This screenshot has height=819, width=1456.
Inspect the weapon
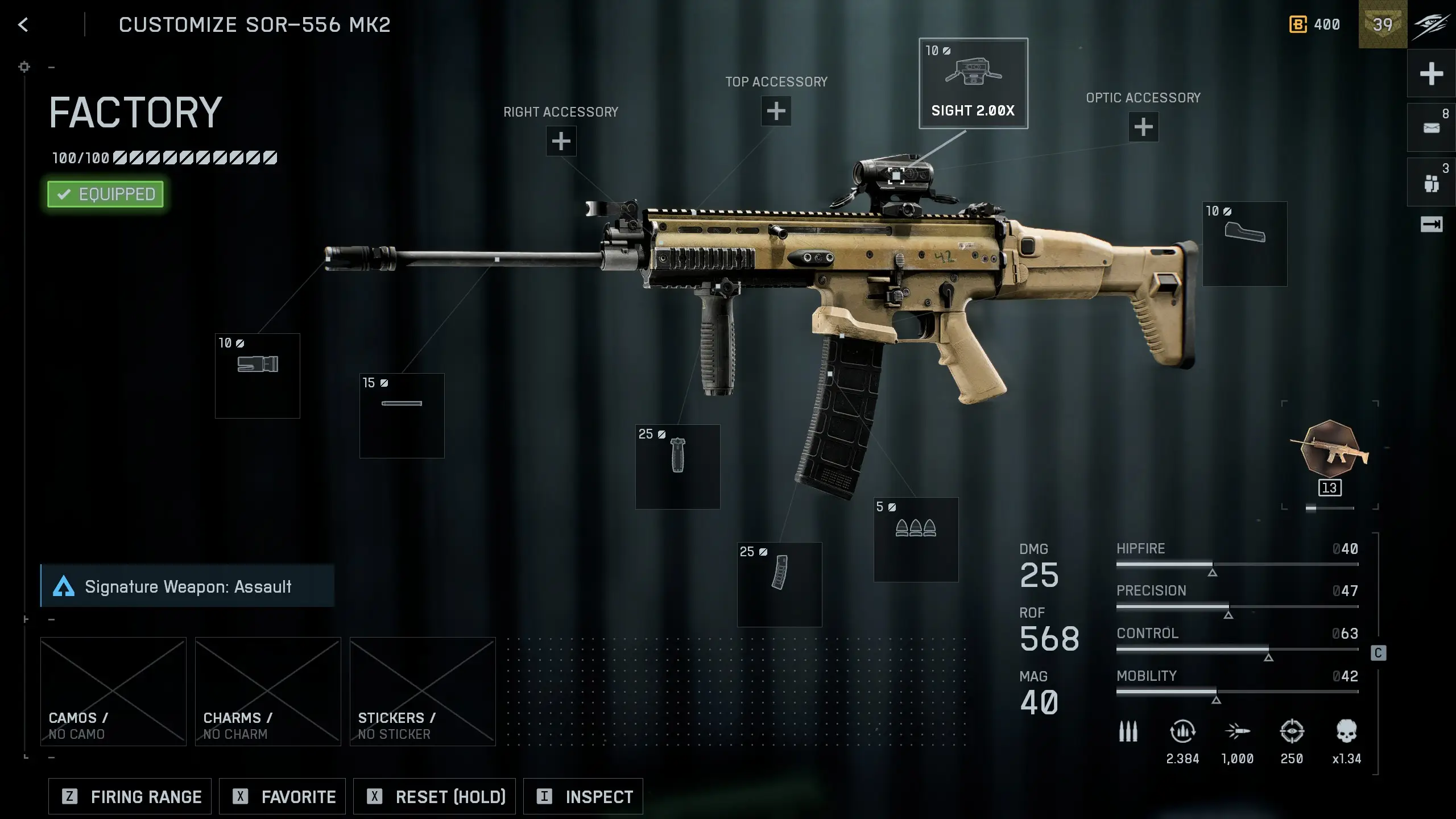click(x=583, y=797)
